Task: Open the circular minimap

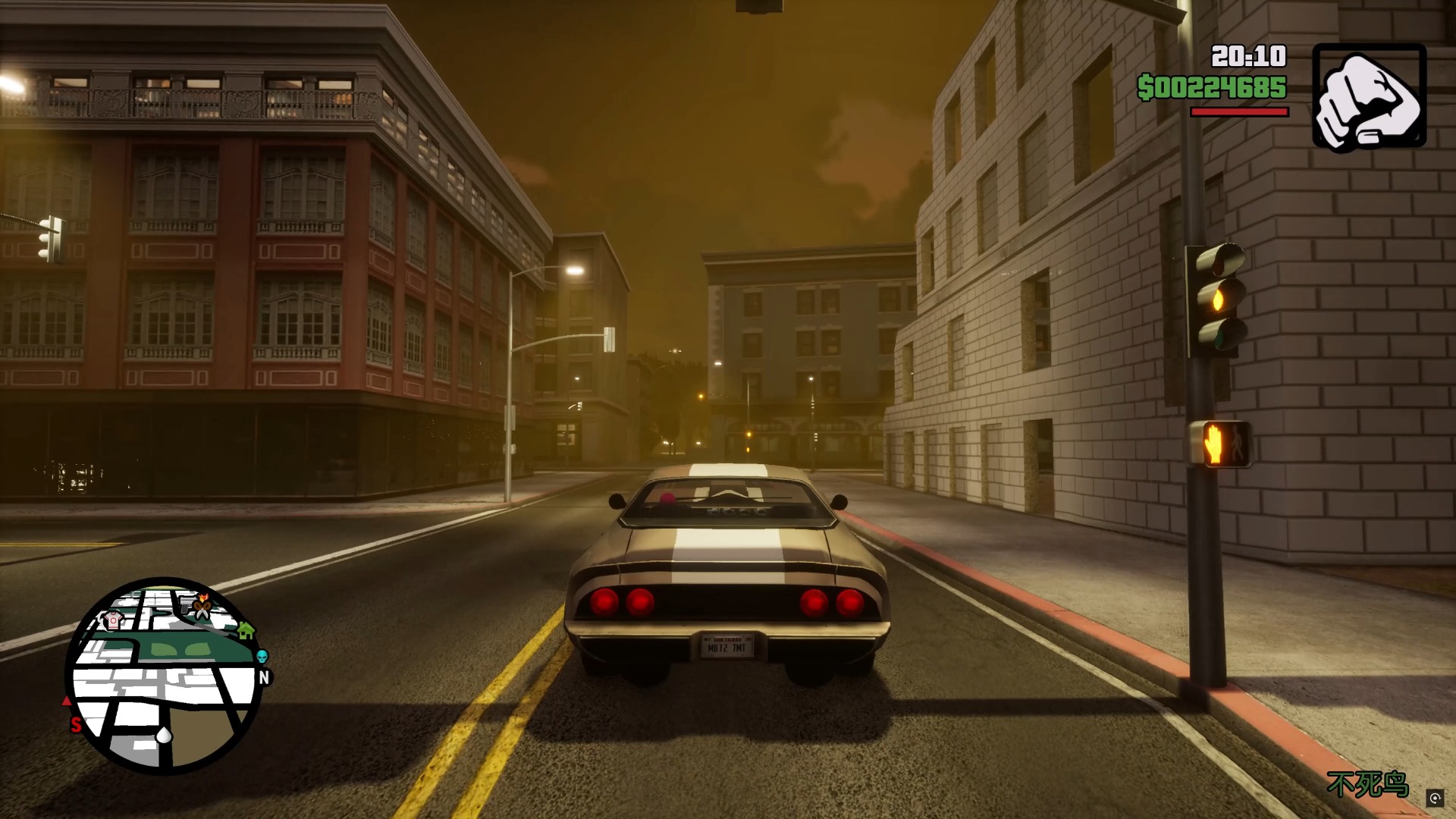Action: click(164, 676)
